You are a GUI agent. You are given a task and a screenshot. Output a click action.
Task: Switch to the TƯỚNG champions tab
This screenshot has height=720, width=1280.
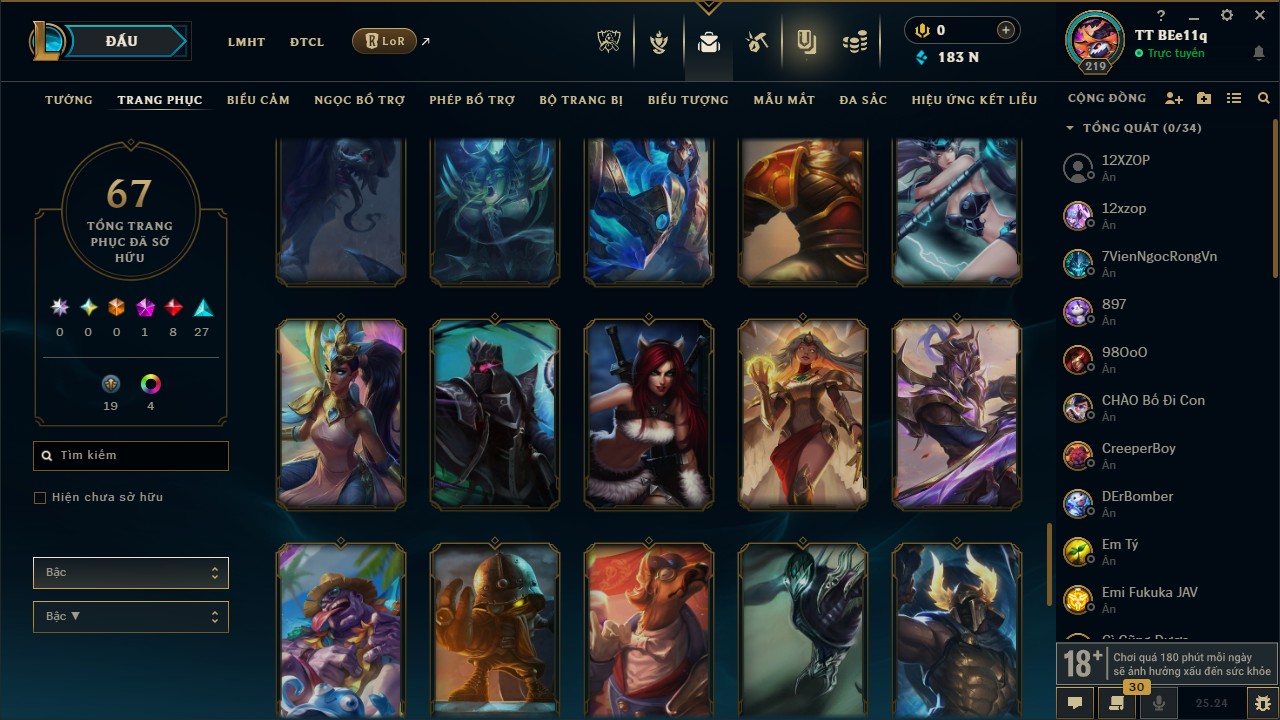pyautogui.click(x=69, y=100)
